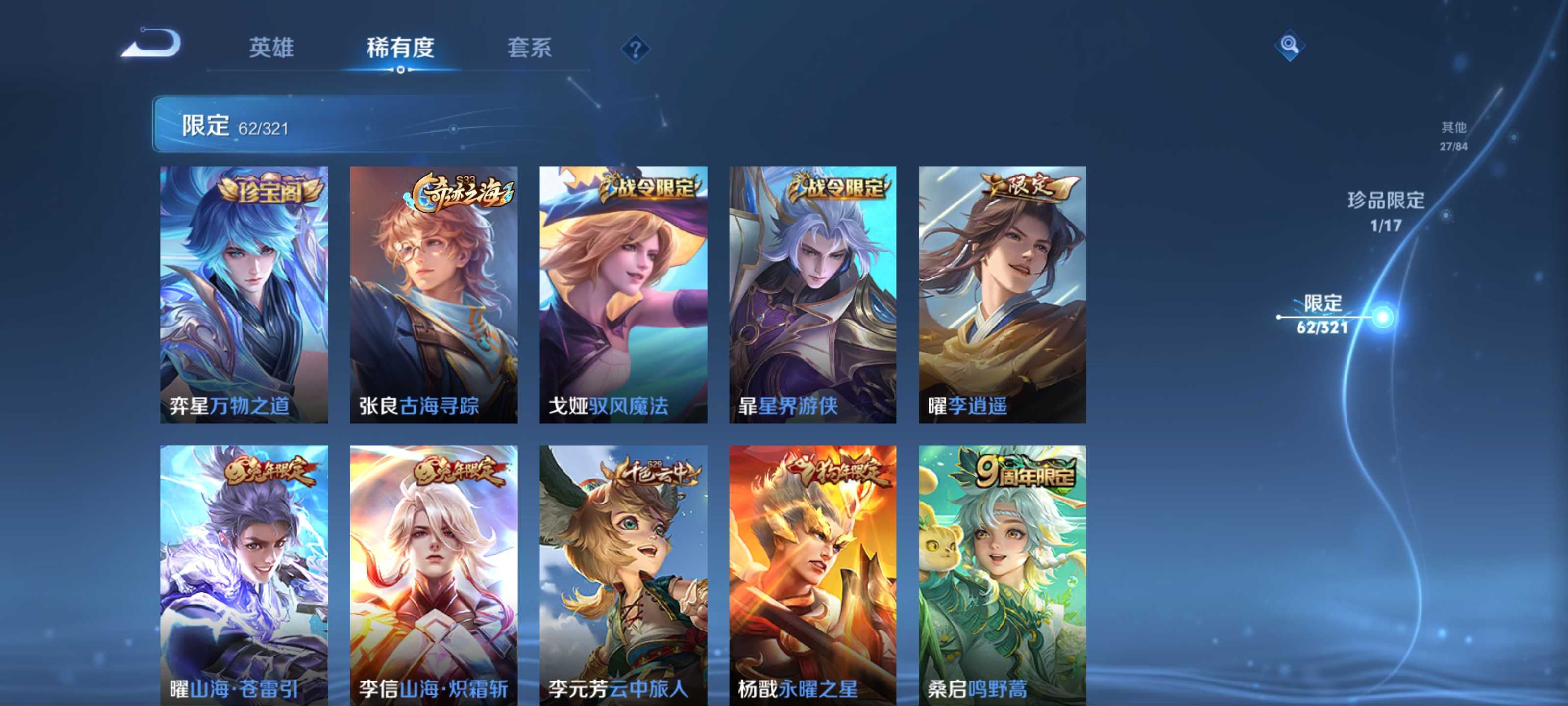The image size is (1568, 706).
Task: Go back using the return arrow
Action: point(151,44)
